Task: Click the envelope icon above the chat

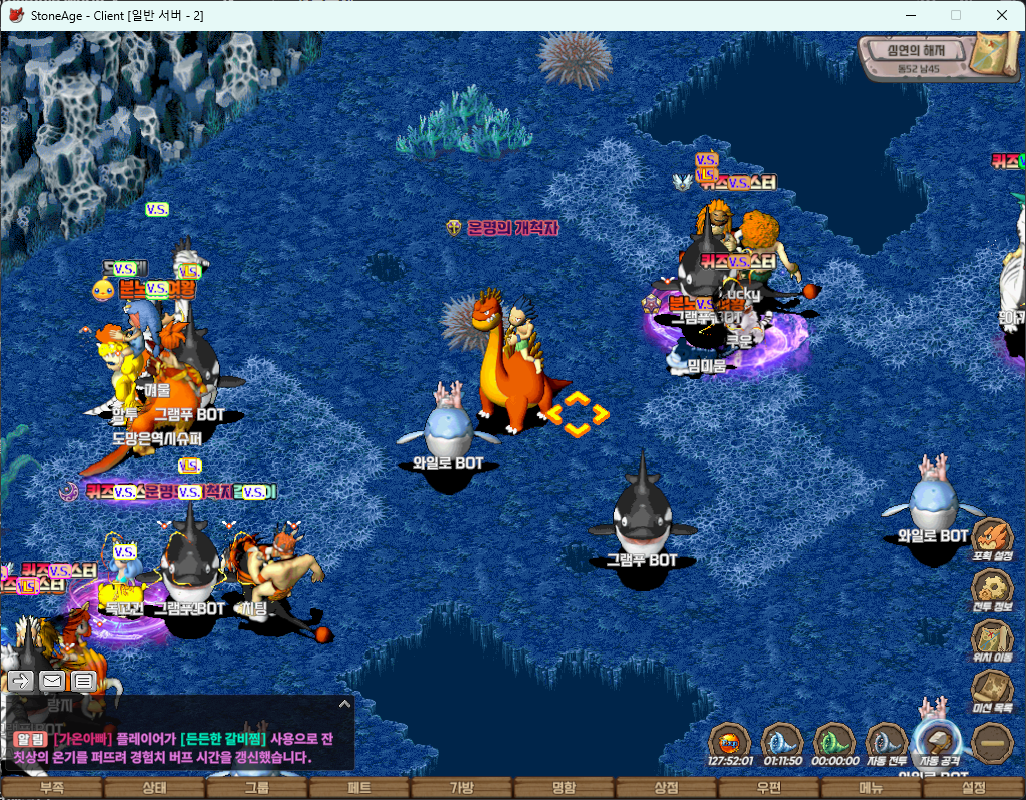Action: [x=52, y=681]
